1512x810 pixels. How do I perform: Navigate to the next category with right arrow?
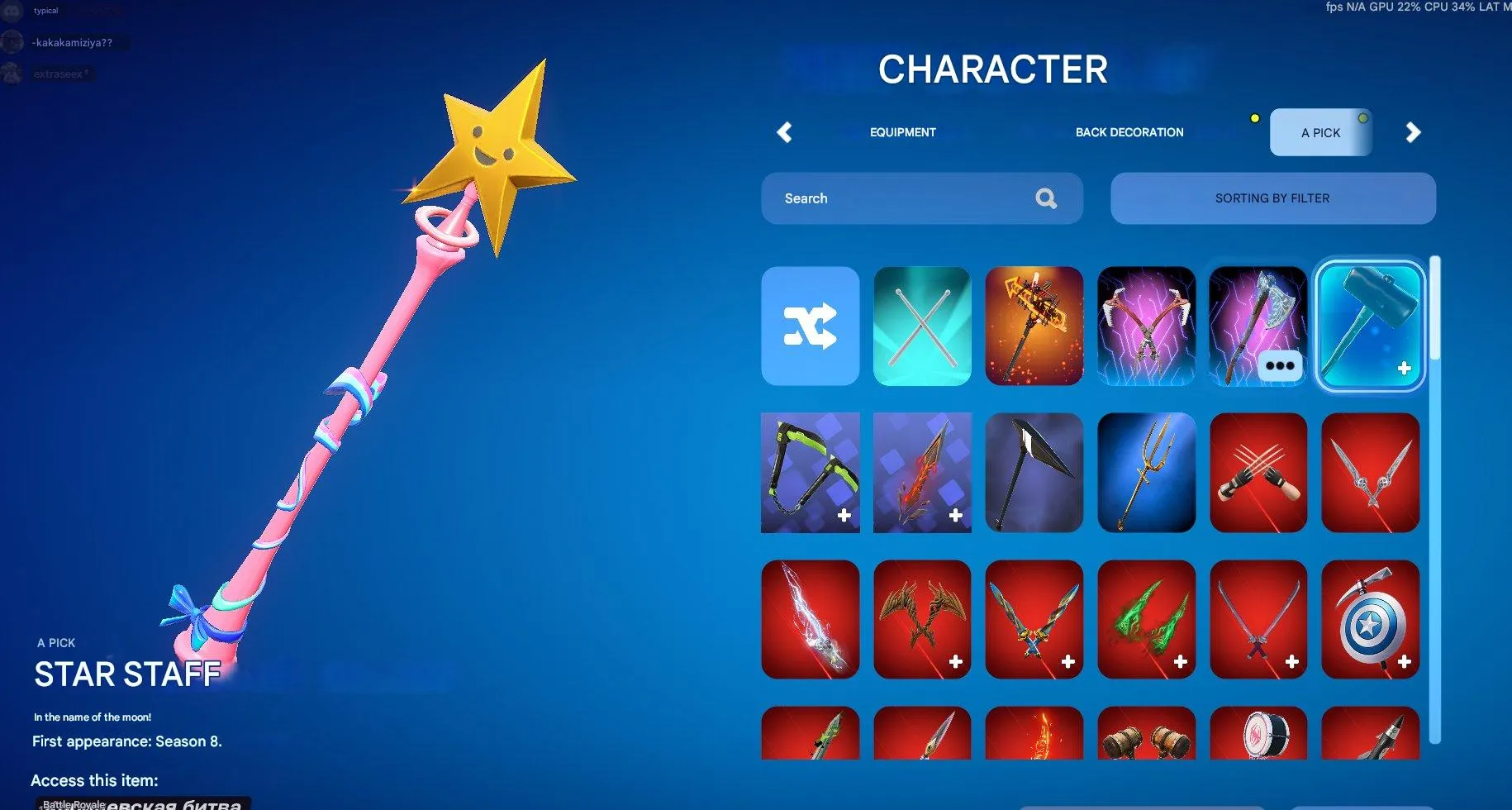click(1414, 132)
